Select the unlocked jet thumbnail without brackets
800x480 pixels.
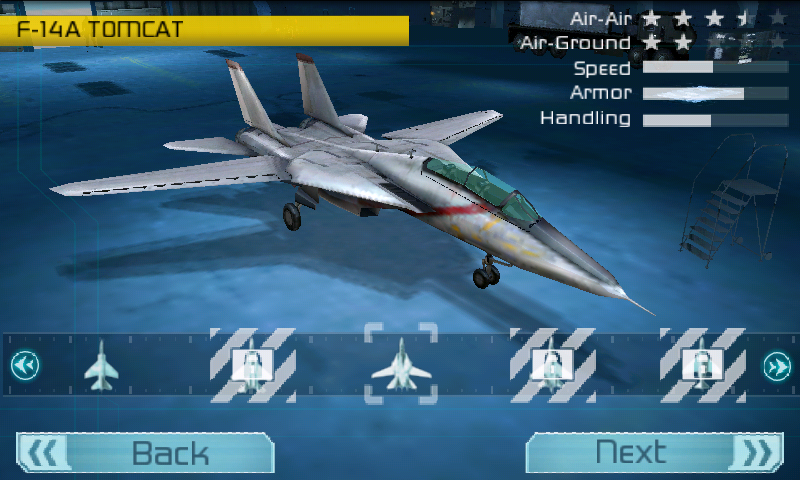pyautogui.click(x=101, y=366)
